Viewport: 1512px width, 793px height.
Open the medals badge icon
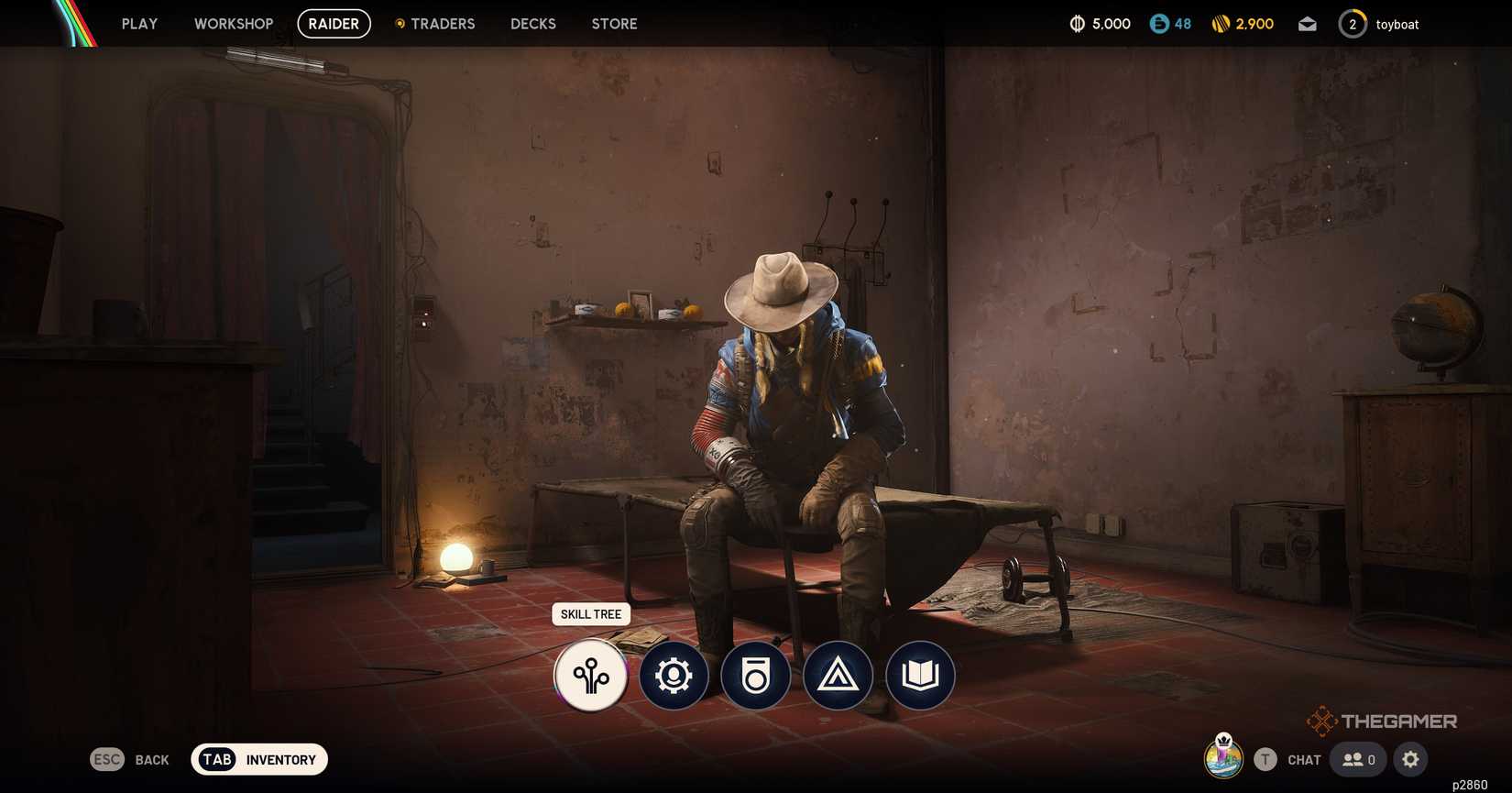755,676
